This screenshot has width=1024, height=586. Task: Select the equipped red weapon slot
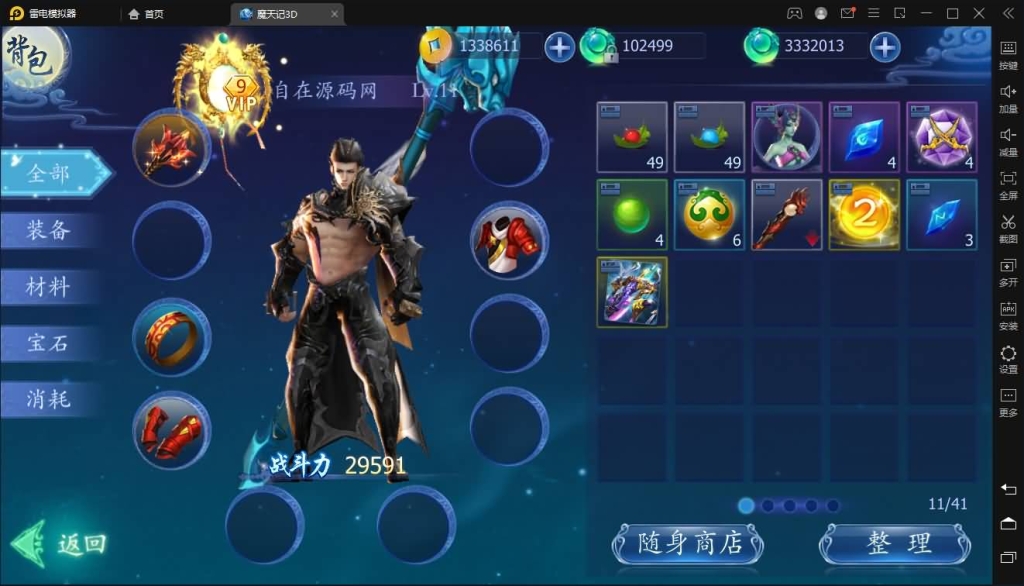tap(171, 148)
